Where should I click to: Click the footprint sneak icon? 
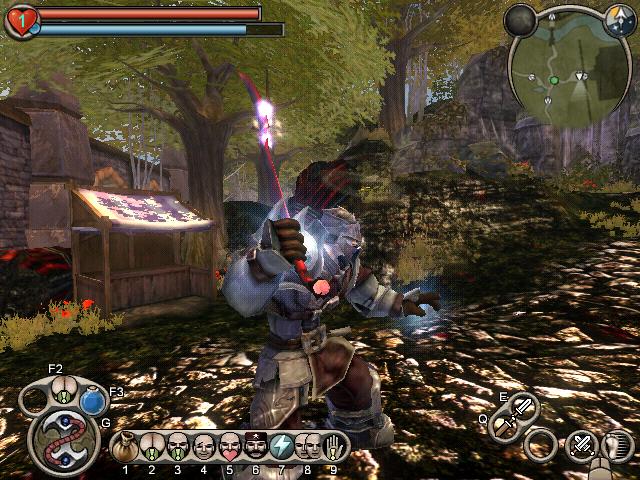point(618,445)
